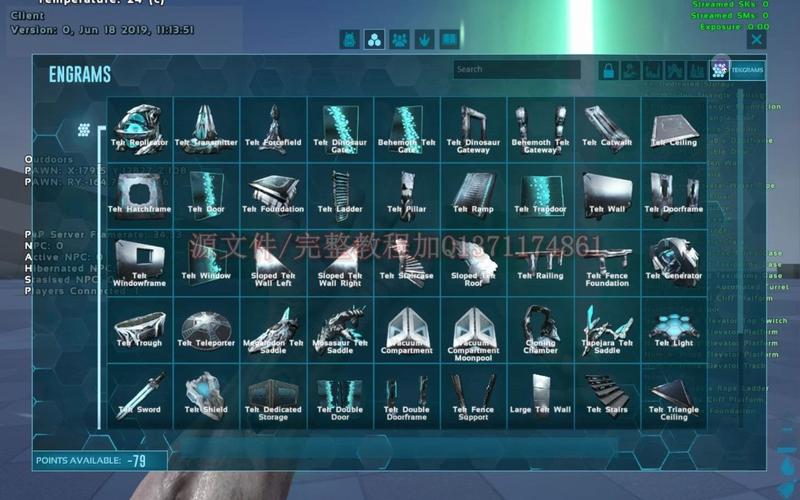Viewport: 800px width, 500px height.
Task: Choose the Tek Shield engram
Action: 207,396
